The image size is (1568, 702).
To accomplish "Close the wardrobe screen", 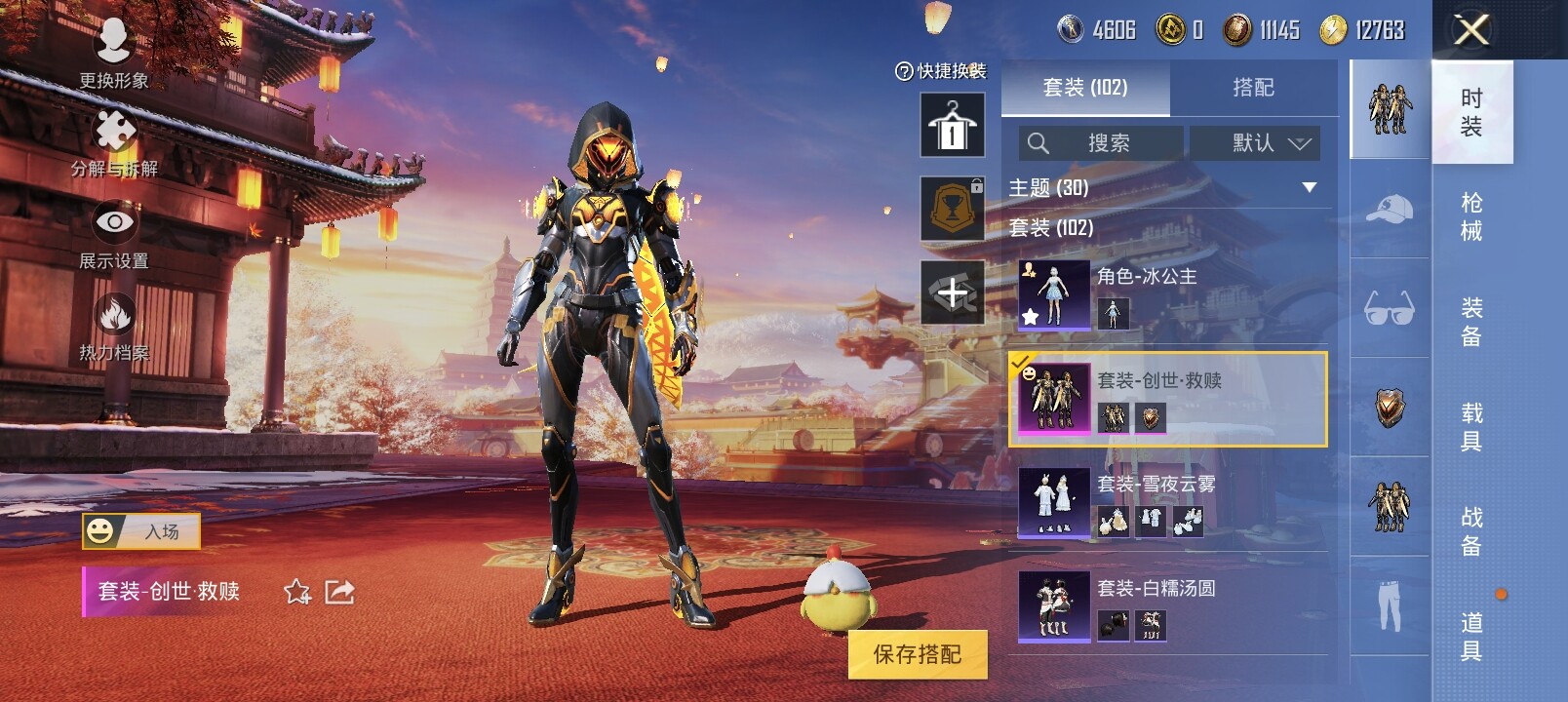I will coord(1471,30).
